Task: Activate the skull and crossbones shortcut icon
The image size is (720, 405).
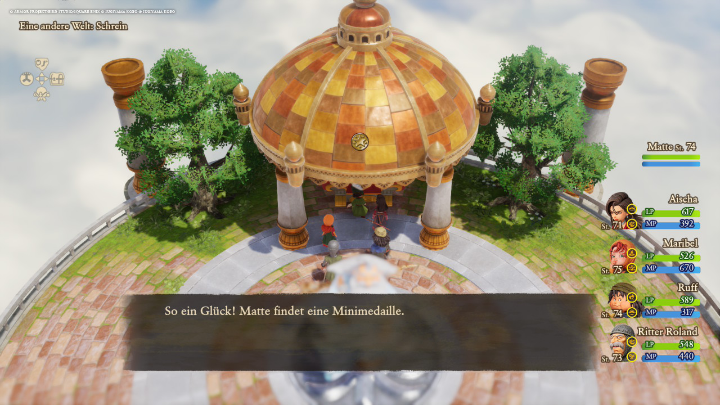Action: pos(42,93)
